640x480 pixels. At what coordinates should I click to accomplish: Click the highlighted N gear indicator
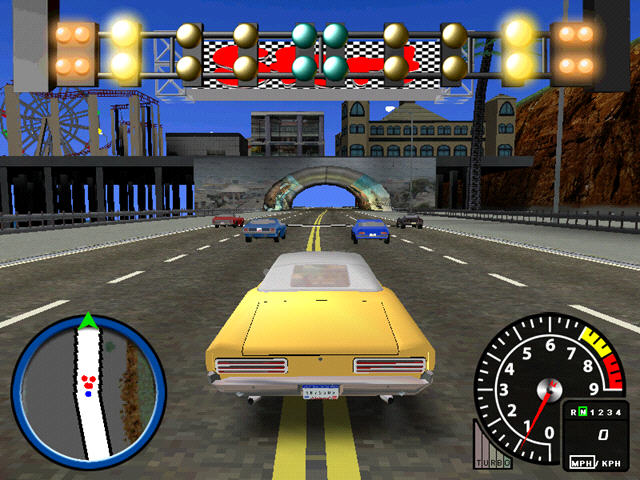[x=582, y=412]
